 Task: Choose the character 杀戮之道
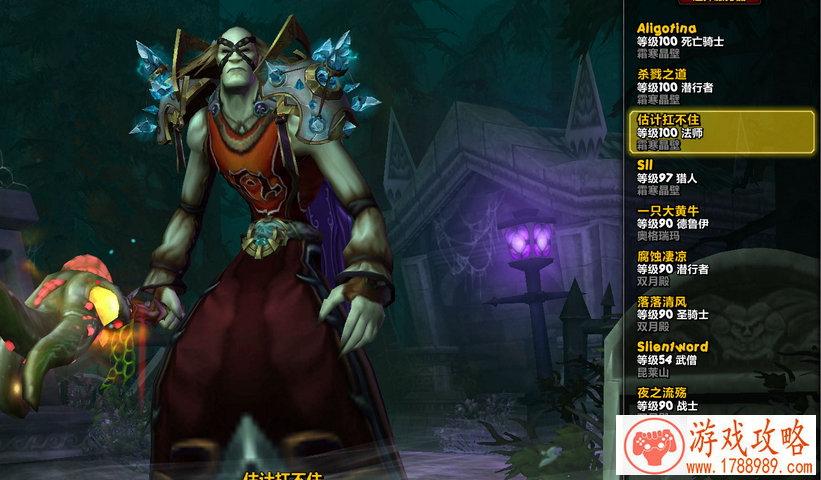pyautogui.click(x=720, y=86)
